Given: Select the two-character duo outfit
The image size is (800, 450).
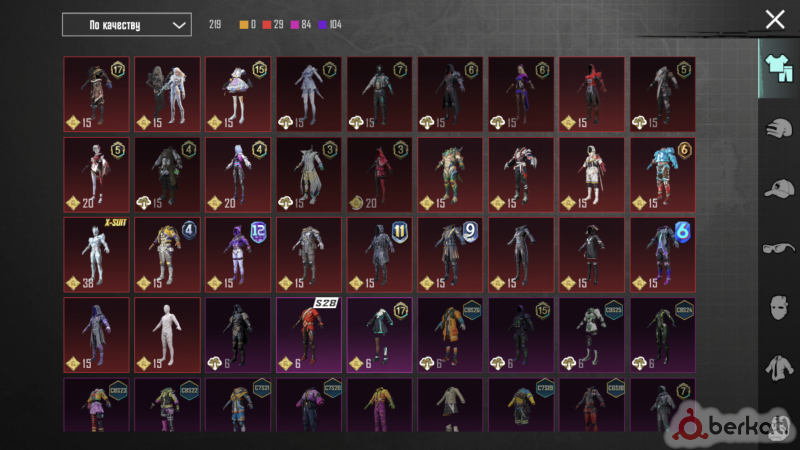Looking at the screenshot, I should (167, 93).
